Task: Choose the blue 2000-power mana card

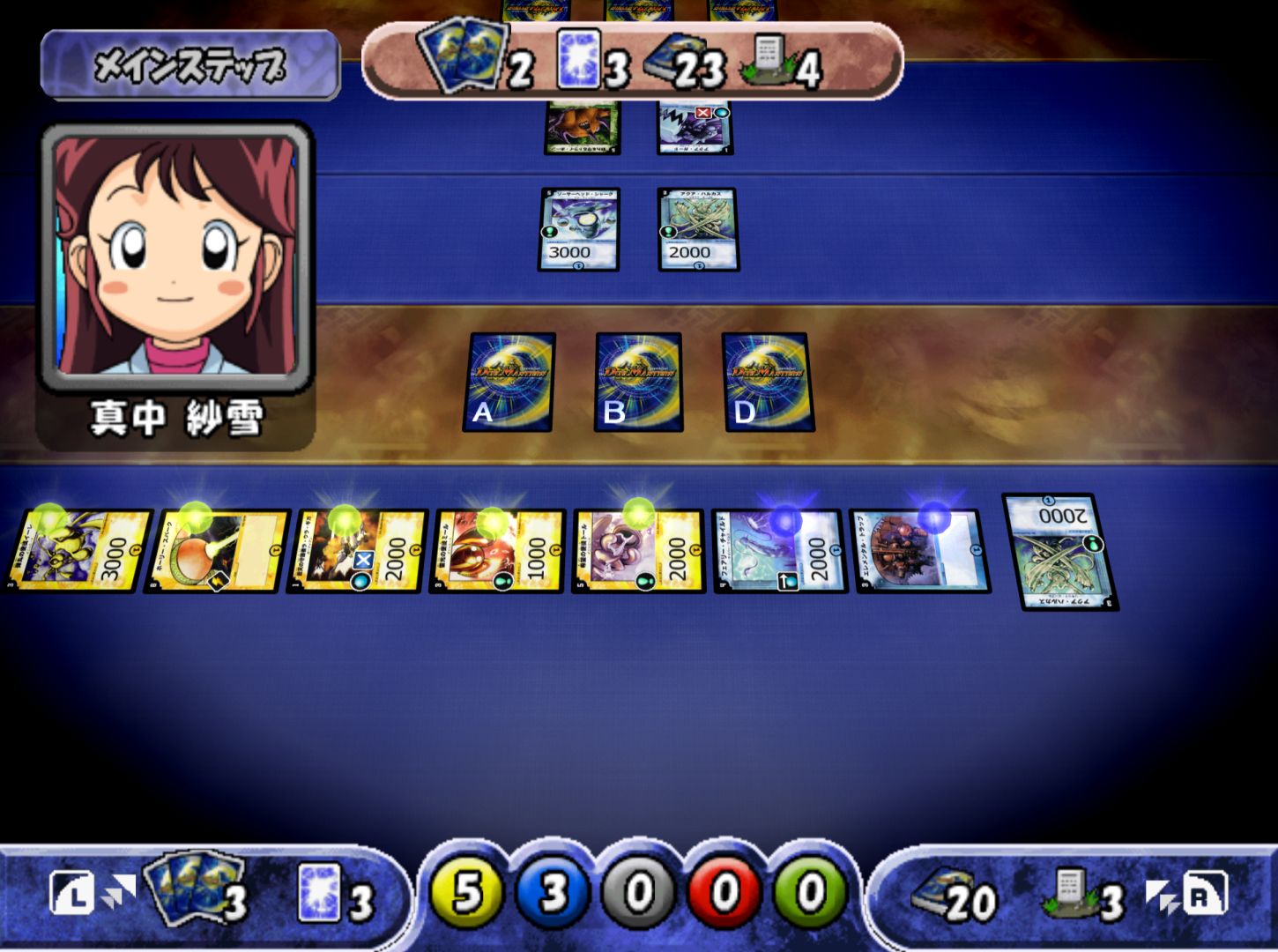Action: click(x=780, y=550)
